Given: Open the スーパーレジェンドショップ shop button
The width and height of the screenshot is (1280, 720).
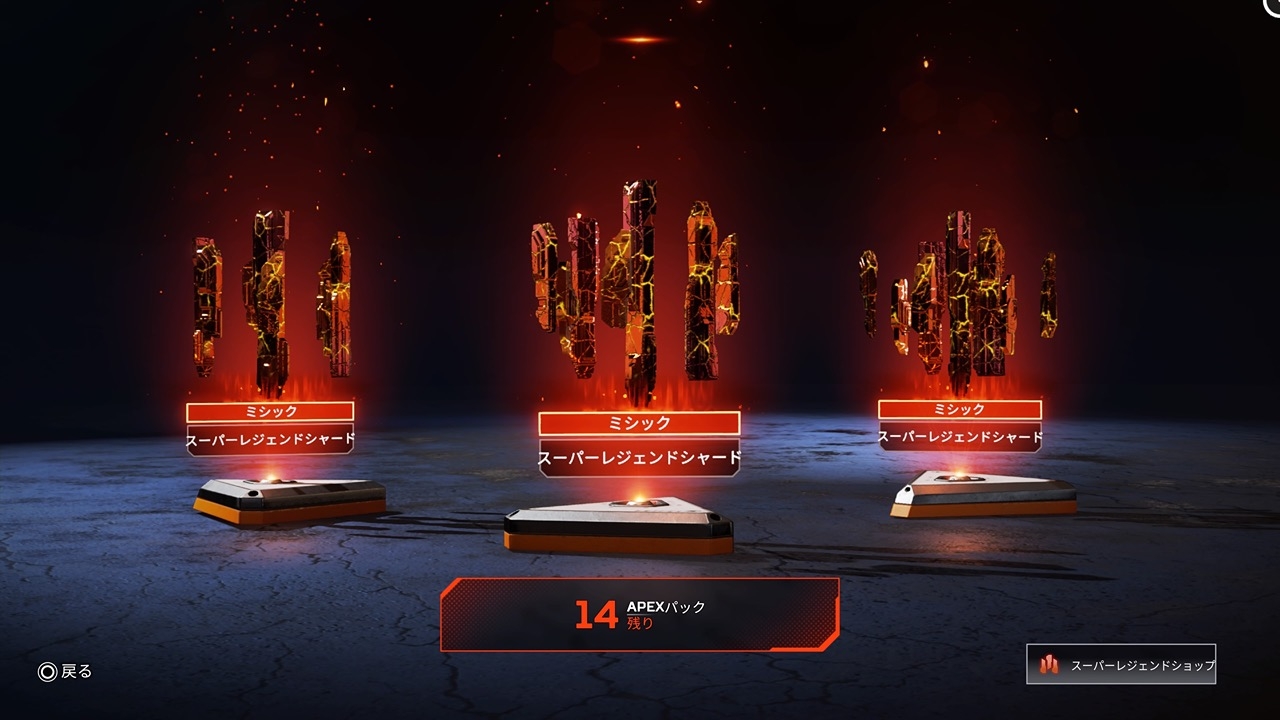Looking at the screenshot, I should [1121, 664].
